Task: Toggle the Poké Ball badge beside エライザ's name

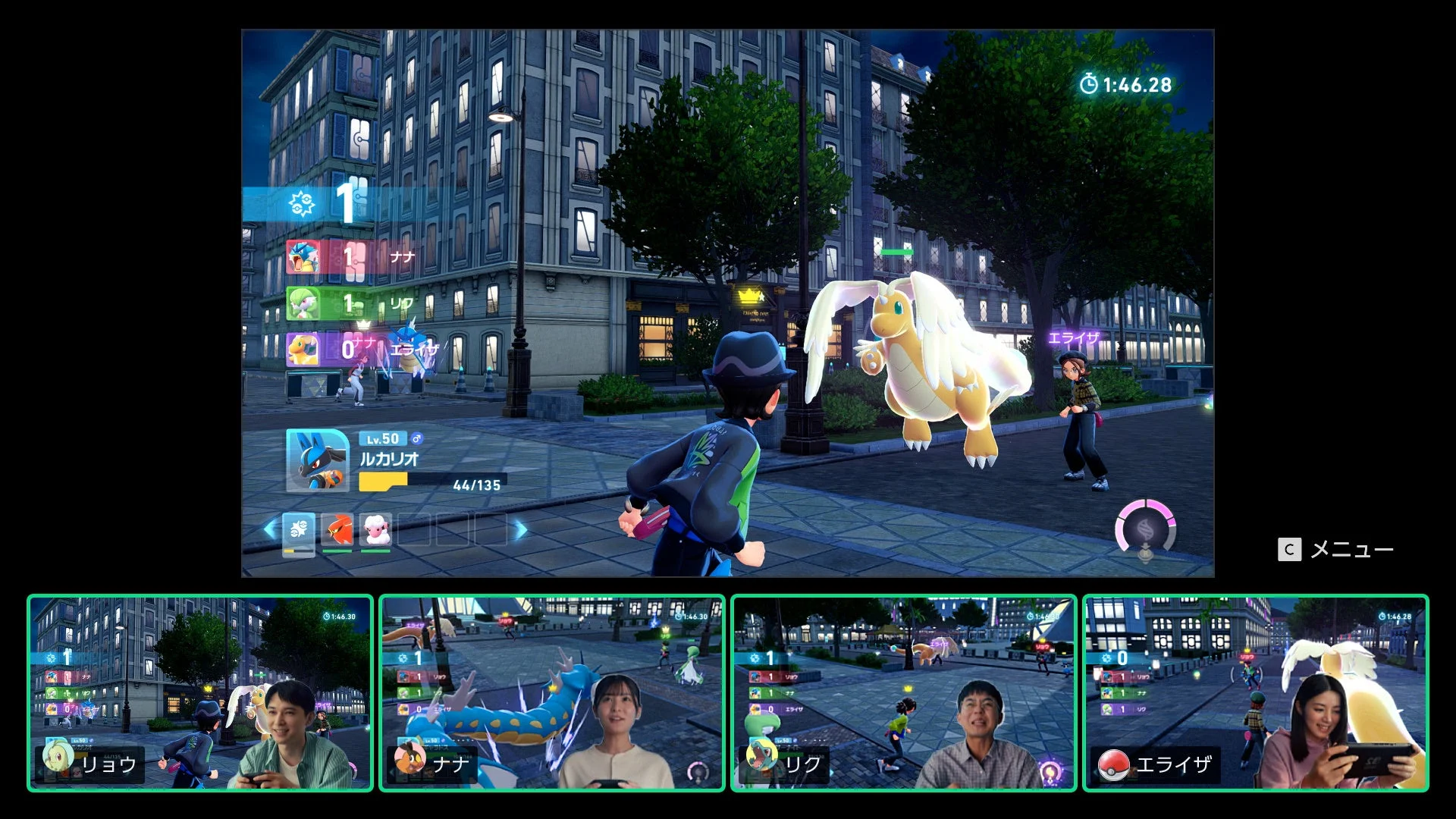Action: tap(1113, 764)
